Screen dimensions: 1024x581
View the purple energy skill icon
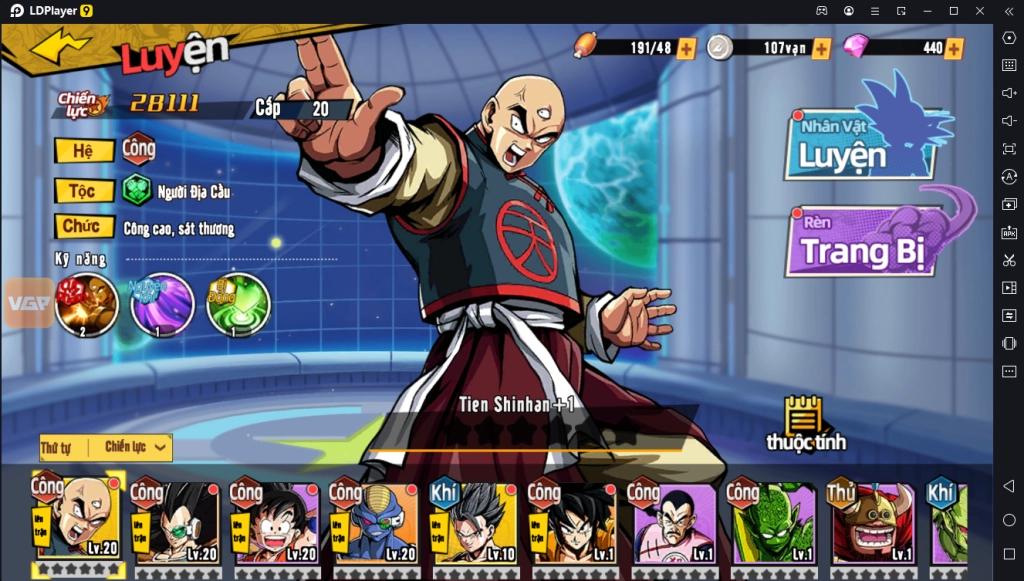[162, 304]
